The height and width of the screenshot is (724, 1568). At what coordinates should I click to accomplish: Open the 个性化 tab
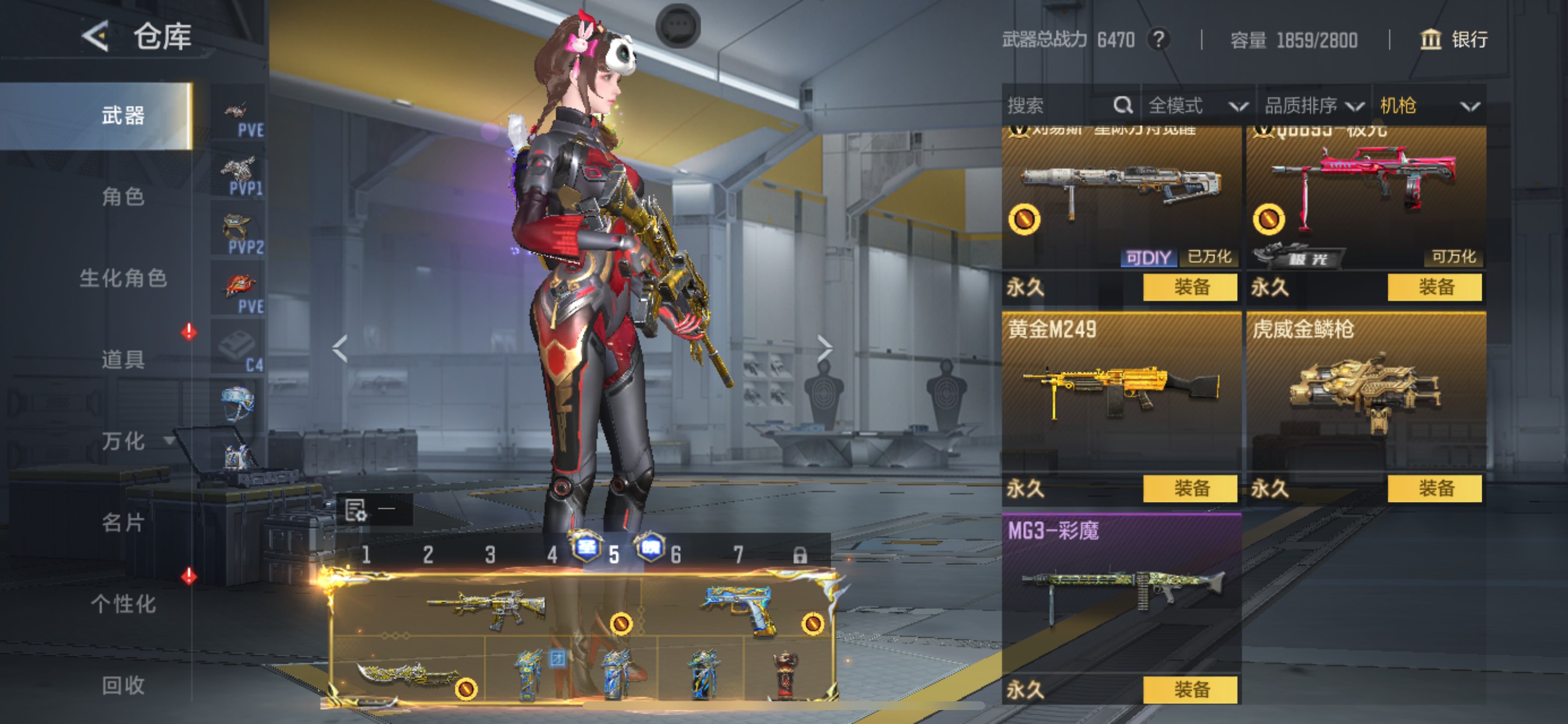click(123, 603)
